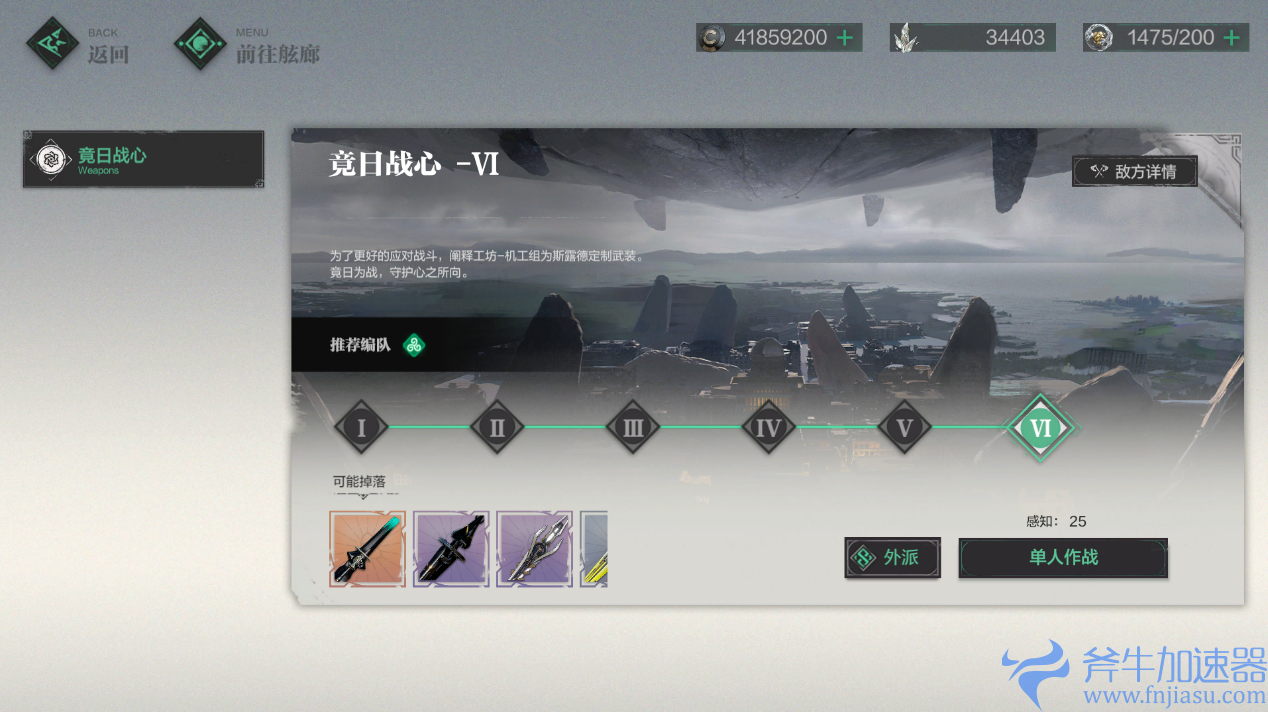
Task: Dispatch a team with 外派
Action: [892, 557]
